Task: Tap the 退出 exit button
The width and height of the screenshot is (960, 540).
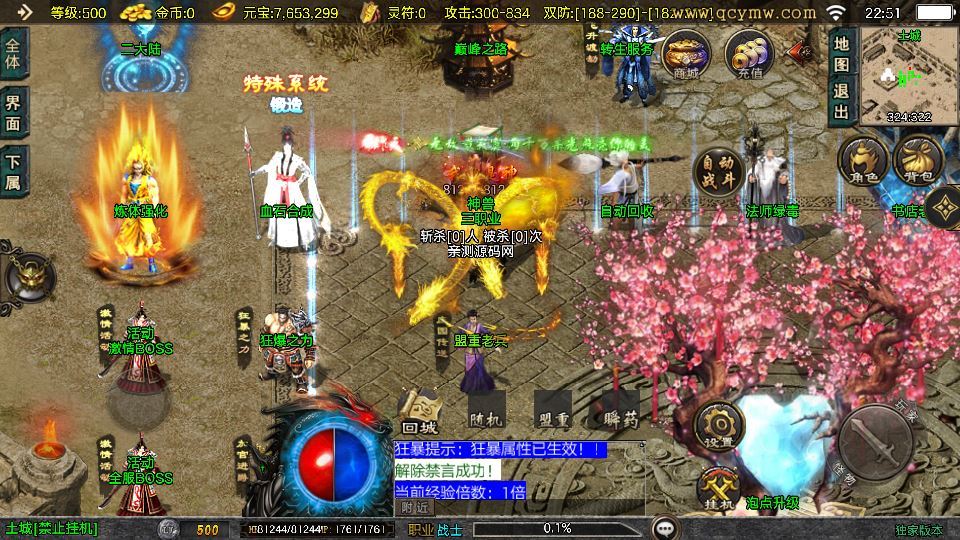Action: click(841, 100)
